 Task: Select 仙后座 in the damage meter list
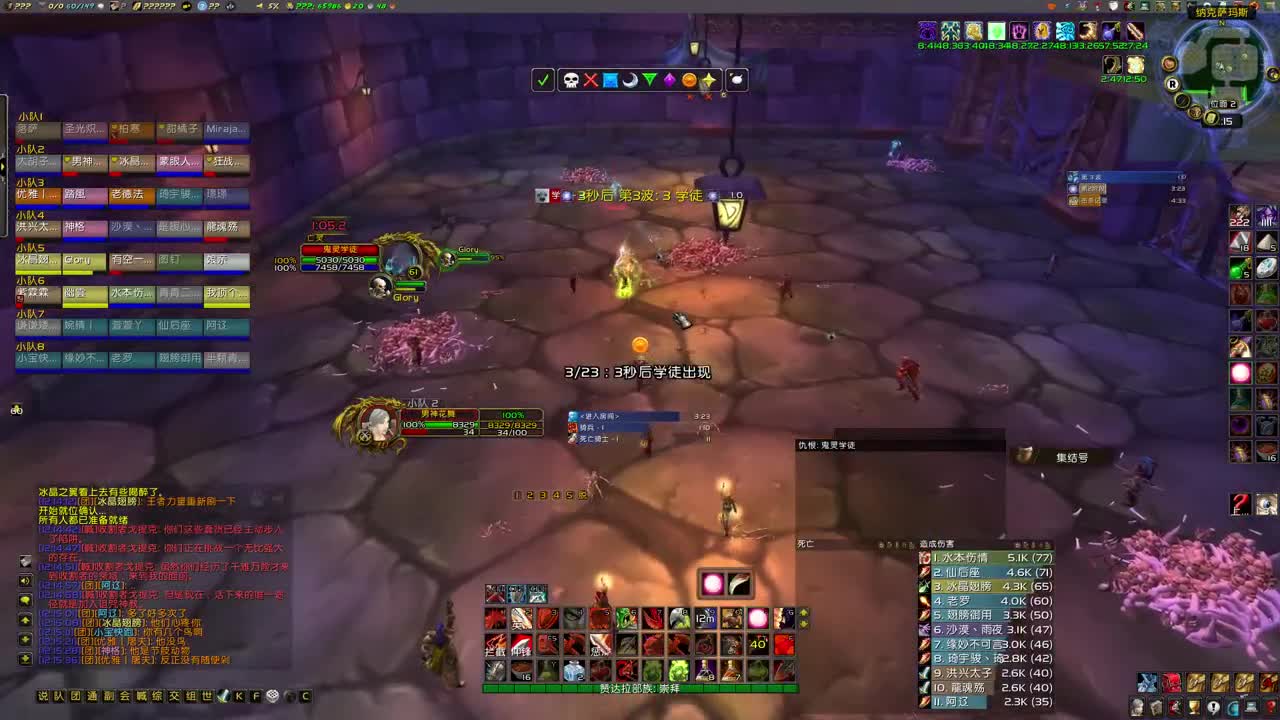click(x=960, y=572)
